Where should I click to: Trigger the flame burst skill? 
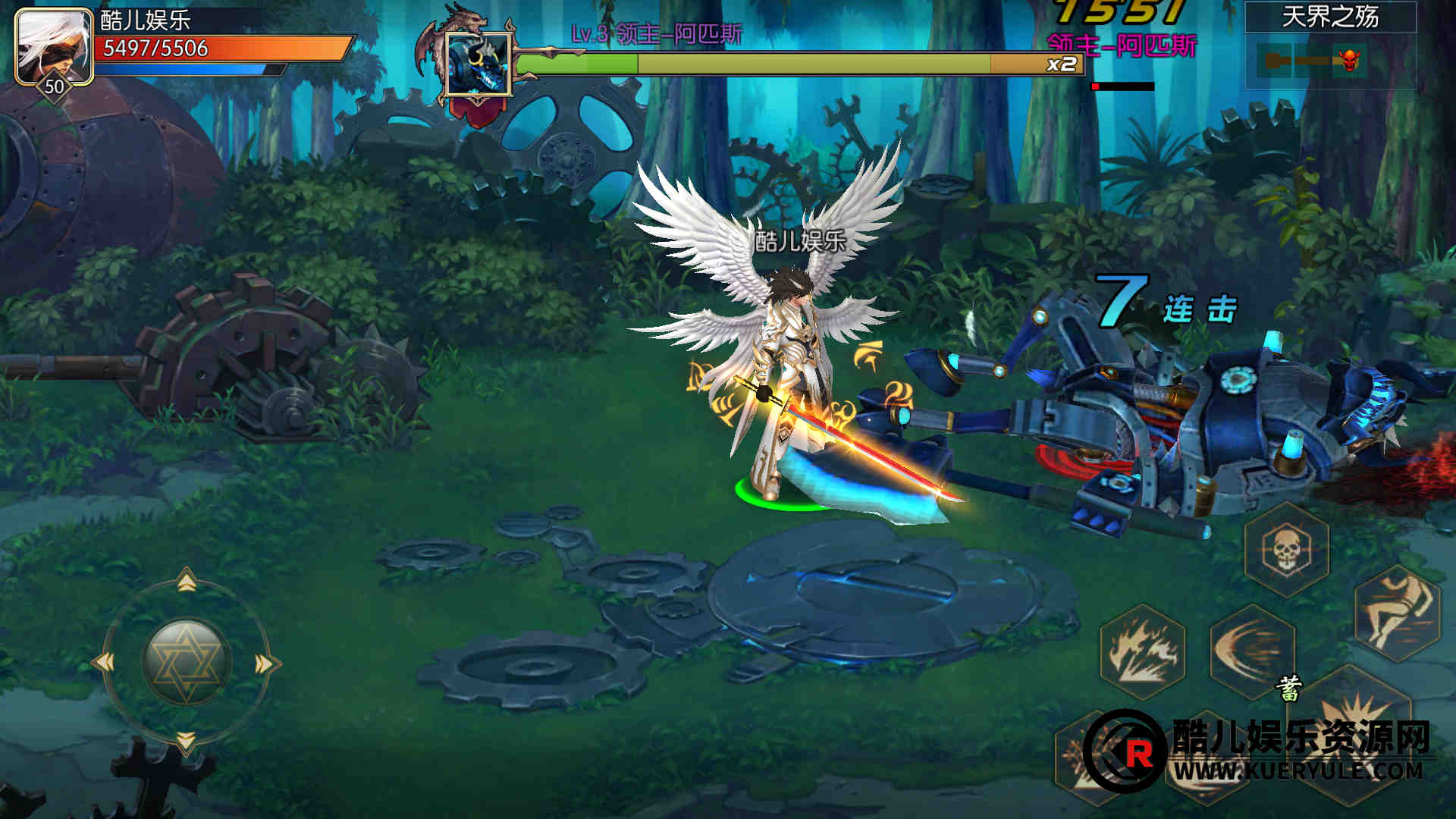[1143, 651]
